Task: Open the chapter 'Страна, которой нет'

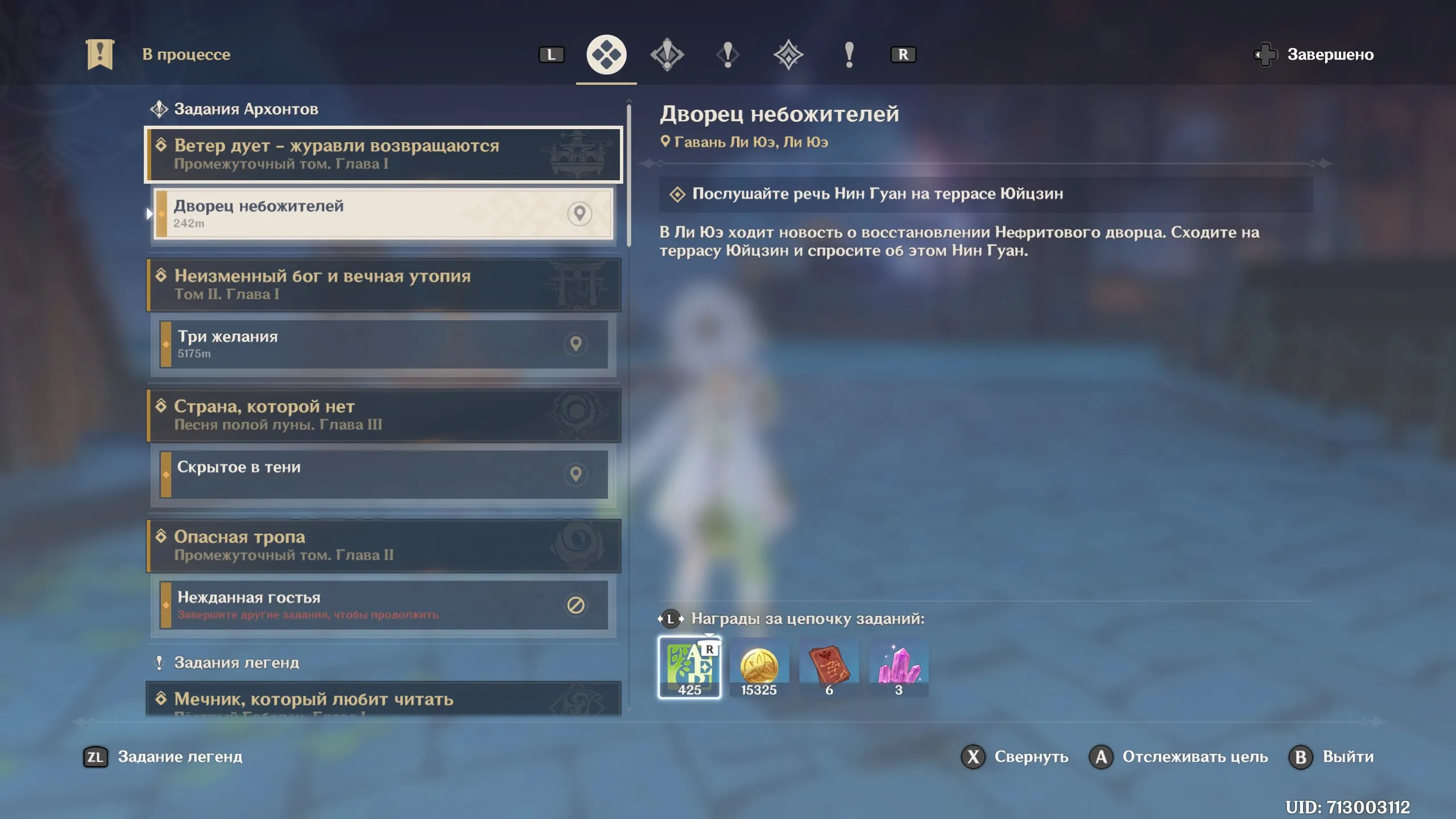Action: (383, 415)
